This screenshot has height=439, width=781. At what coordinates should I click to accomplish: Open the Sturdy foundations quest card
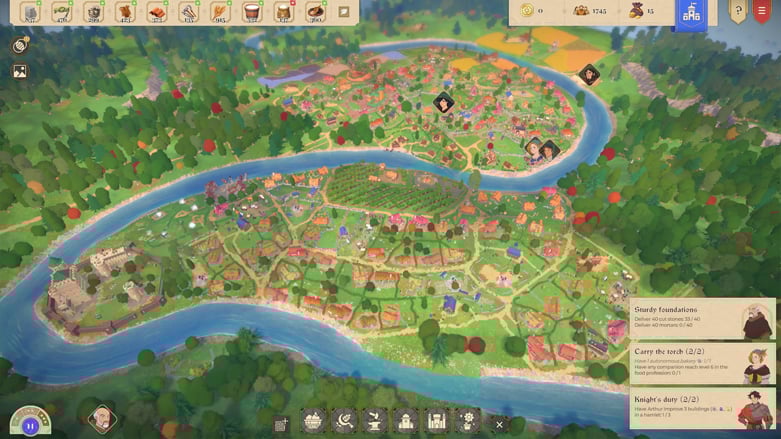coord(703,321)
